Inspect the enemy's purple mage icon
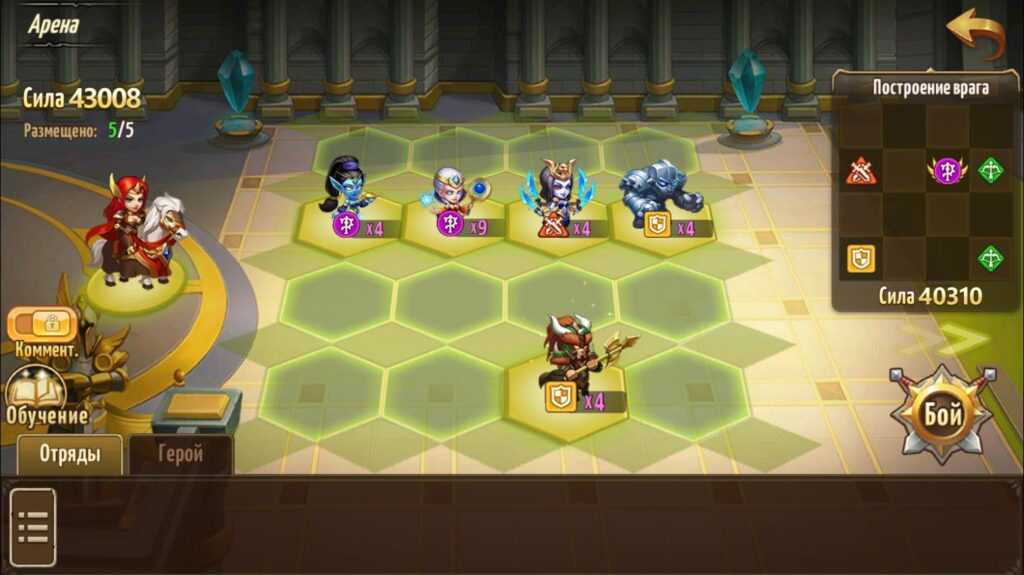 [947, 171]
